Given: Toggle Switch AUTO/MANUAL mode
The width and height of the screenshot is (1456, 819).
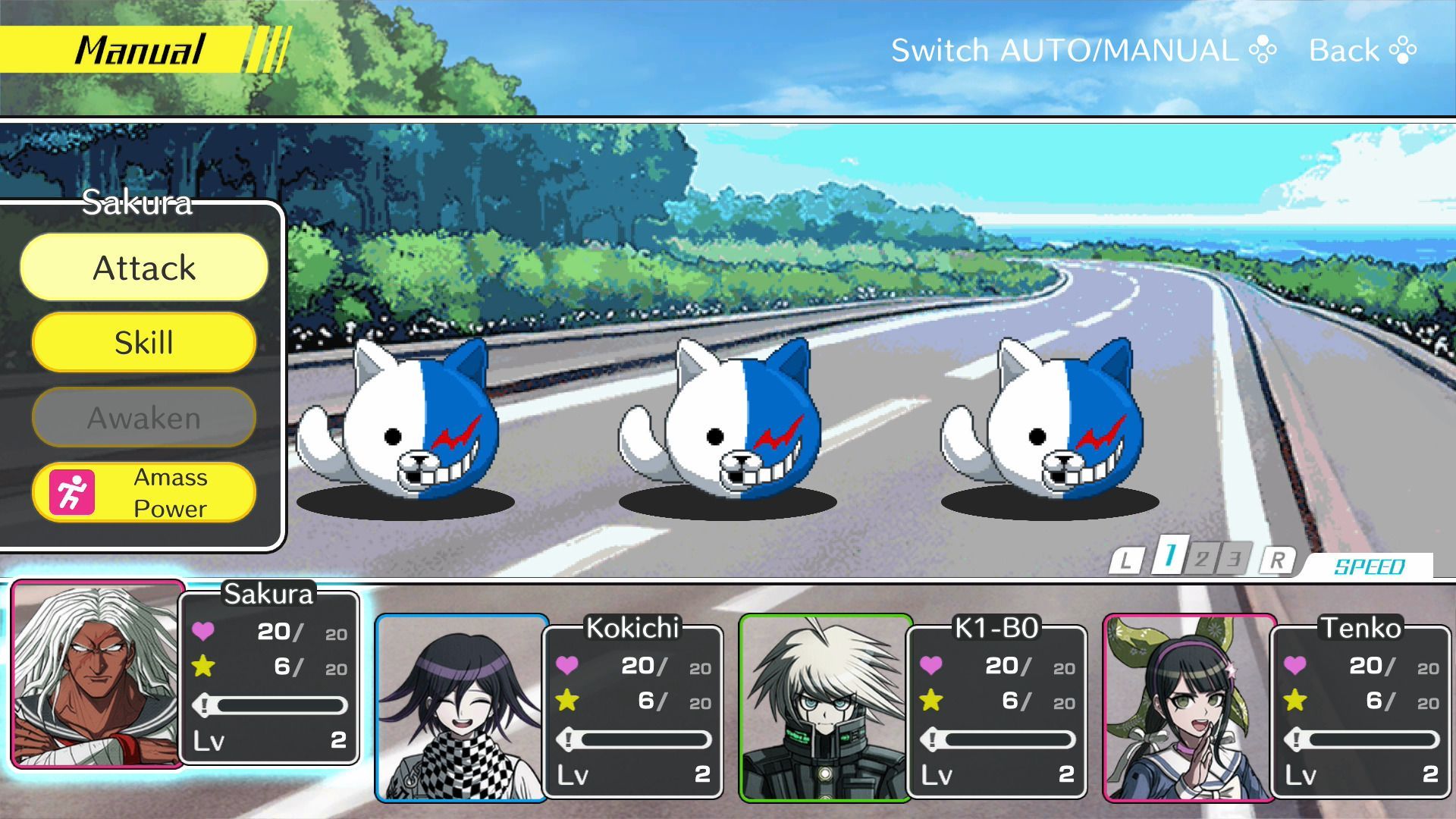Looking at the screenshot, I should [1083, 51].
